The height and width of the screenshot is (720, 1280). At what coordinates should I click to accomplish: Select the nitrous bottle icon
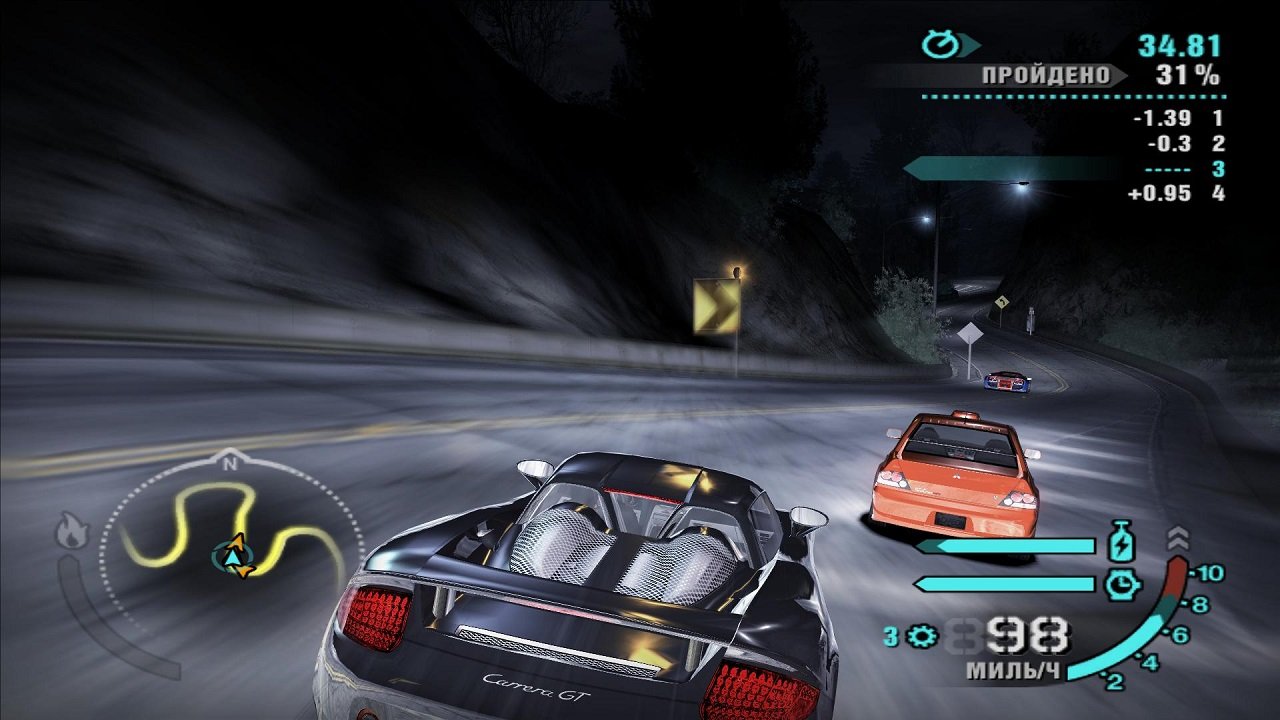pyautogui.click(x=1122, y=541)
